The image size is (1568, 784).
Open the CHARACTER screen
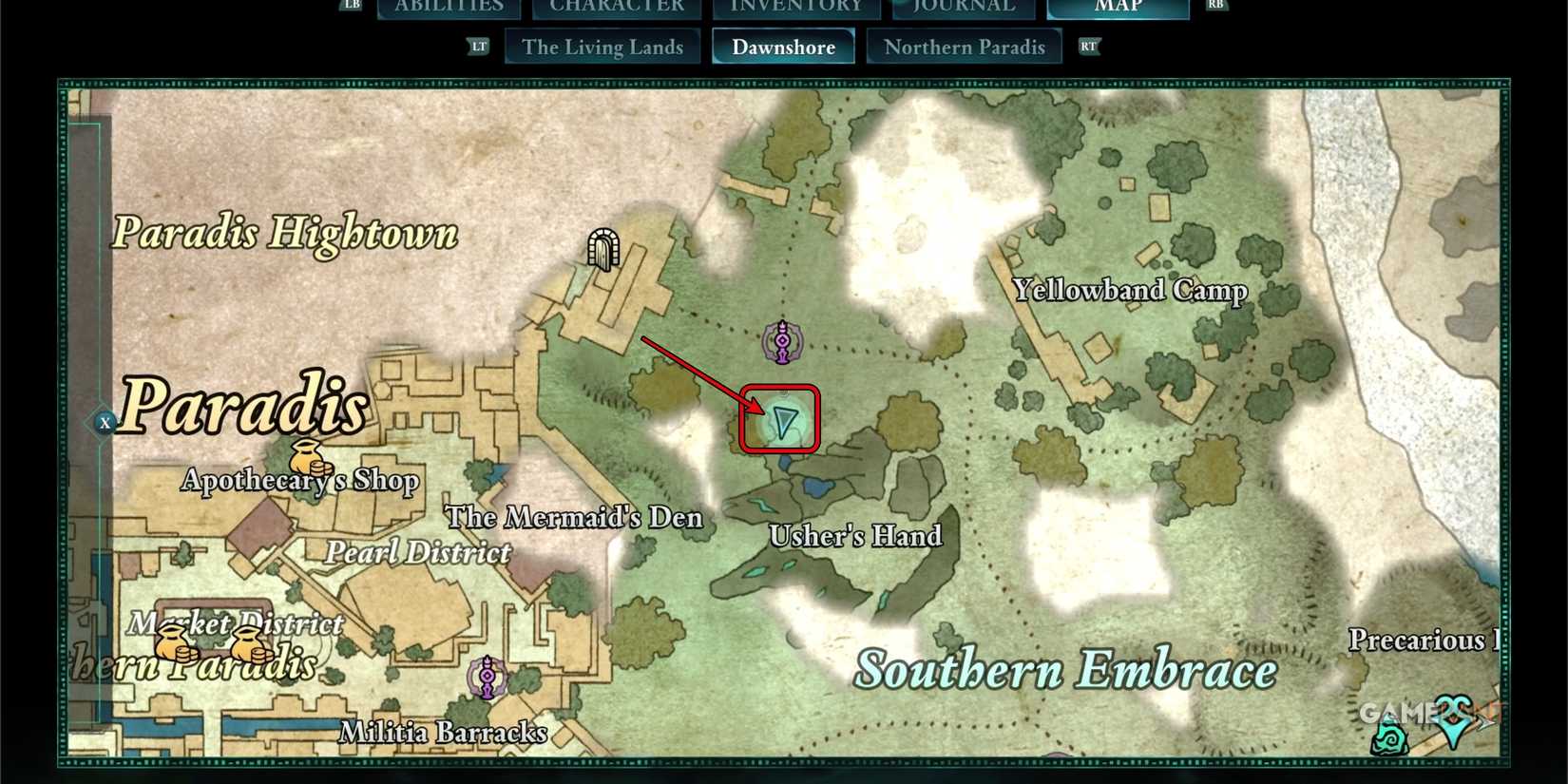click(x=617, y=8)
